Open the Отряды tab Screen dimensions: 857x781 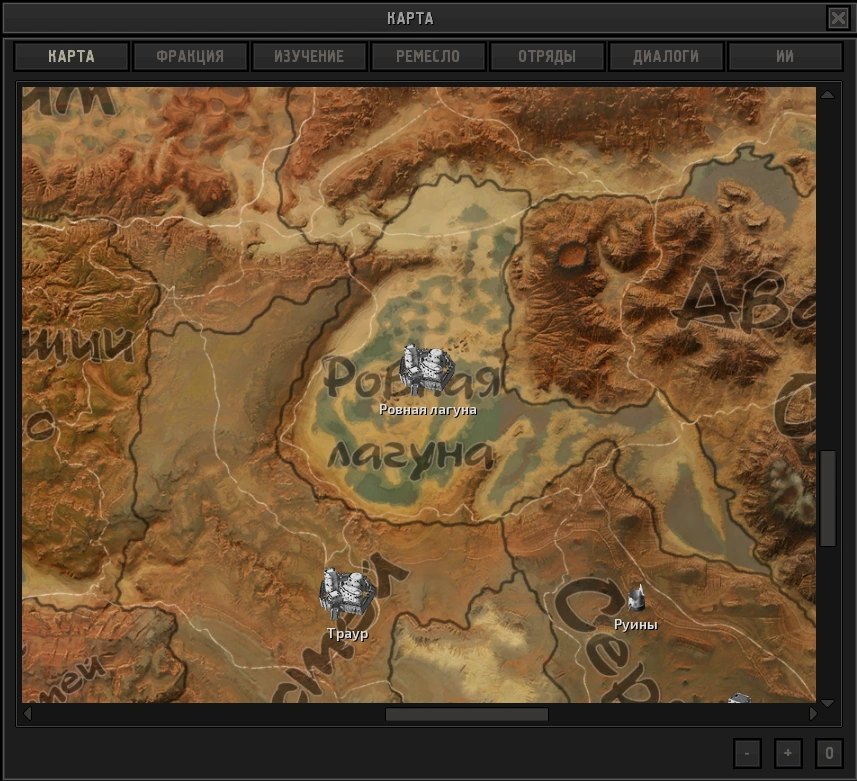click(547, 56)
